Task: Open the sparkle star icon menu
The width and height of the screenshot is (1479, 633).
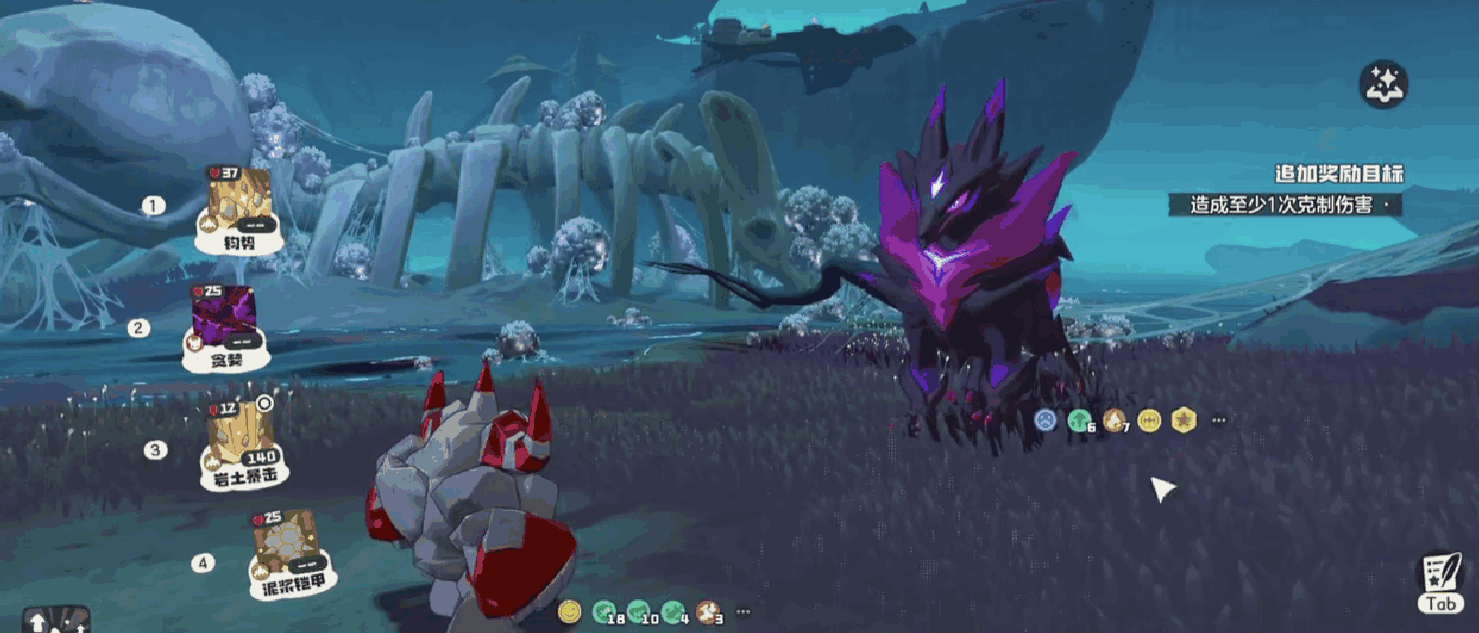Action: click(1383, 85)
